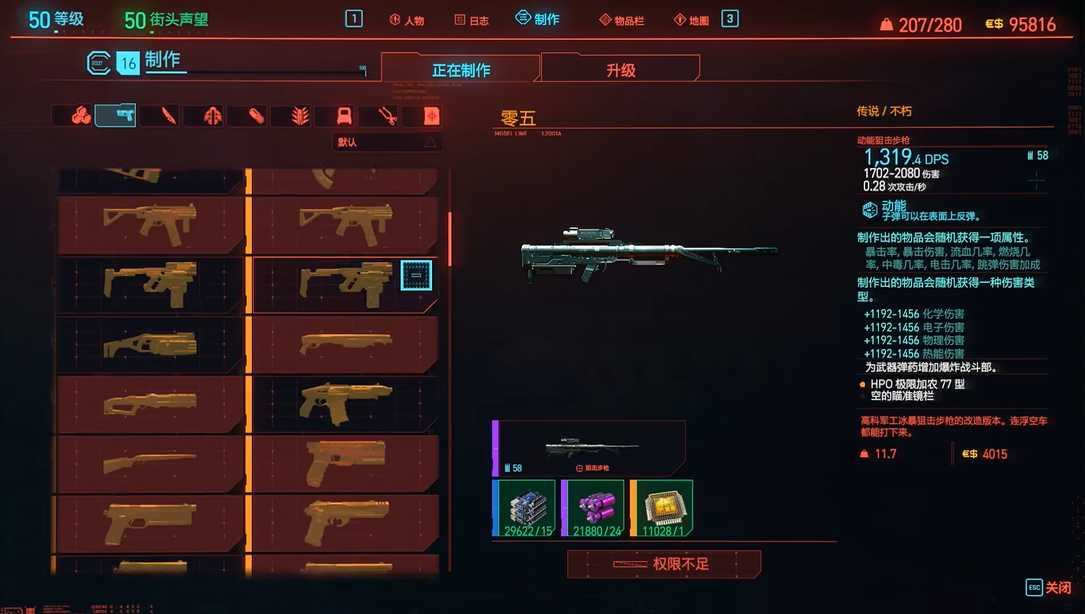This screenshot has width=1085, height=614.
Task: Filter recipes by knife melee category
Action: [x=159, y=116]
